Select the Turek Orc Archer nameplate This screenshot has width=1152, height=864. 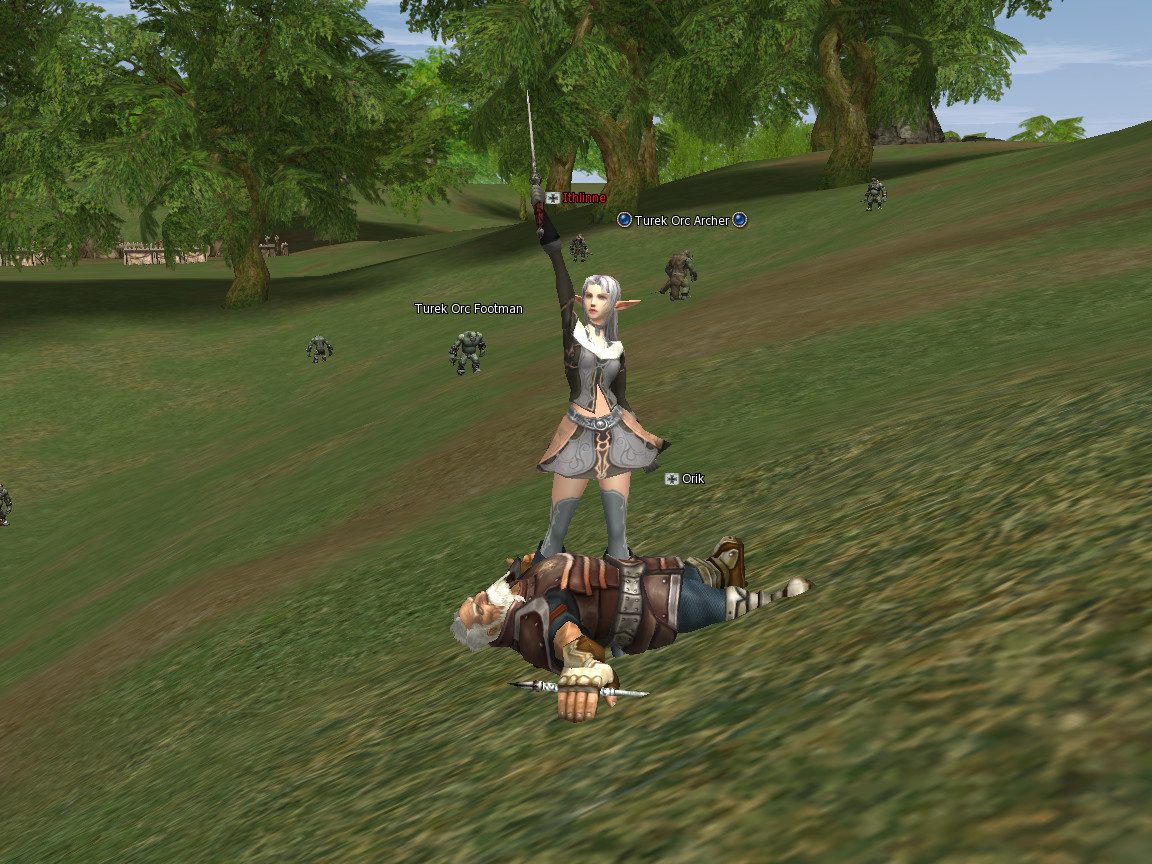[682, 220]
